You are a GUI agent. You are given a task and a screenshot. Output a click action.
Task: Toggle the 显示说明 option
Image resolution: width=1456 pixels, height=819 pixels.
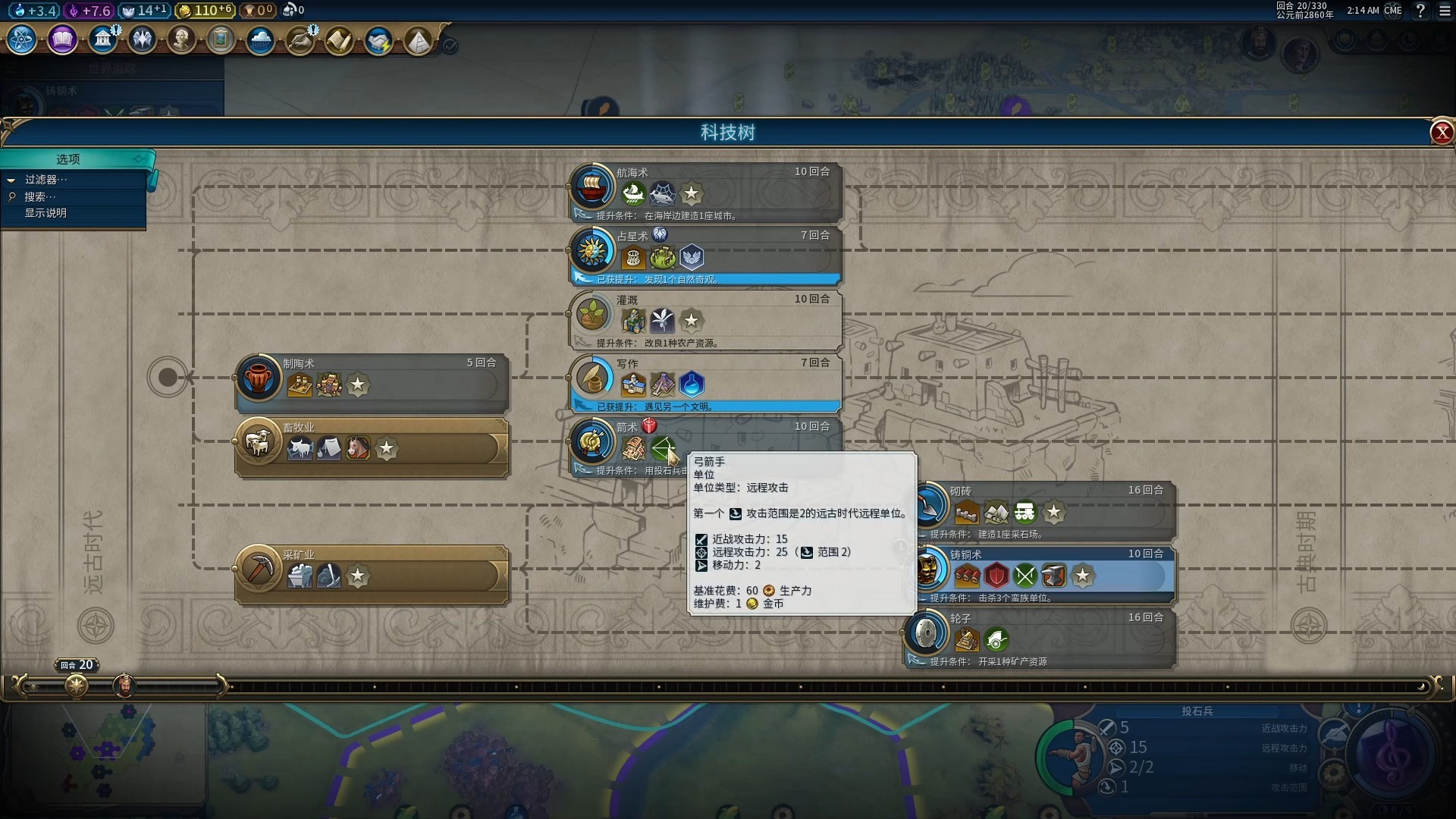tap(45, 213)
